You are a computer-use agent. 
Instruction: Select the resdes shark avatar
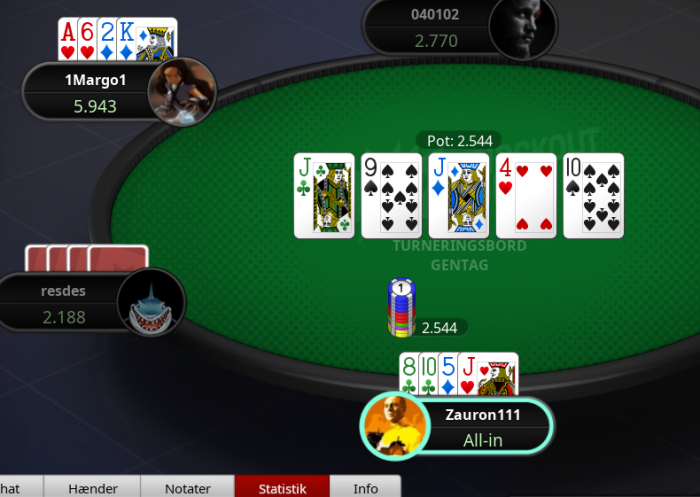pyautogui.click(x=151, y=303)
